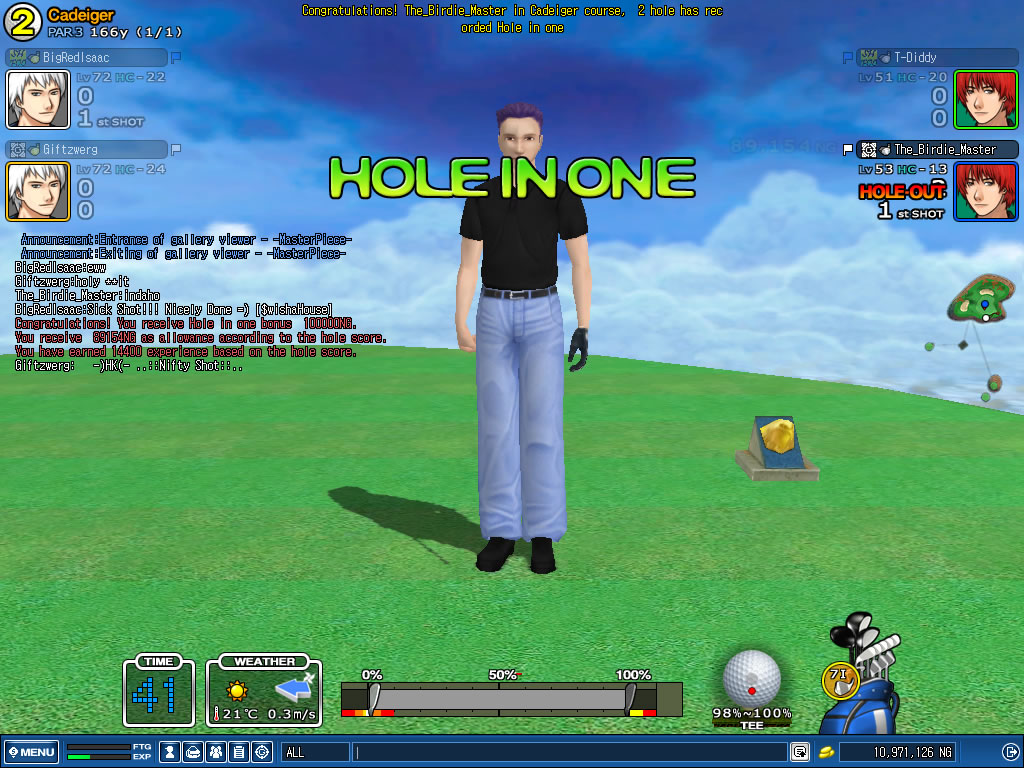Open the ALL chat channel selector
The image size is (1024, 768).
314,752
